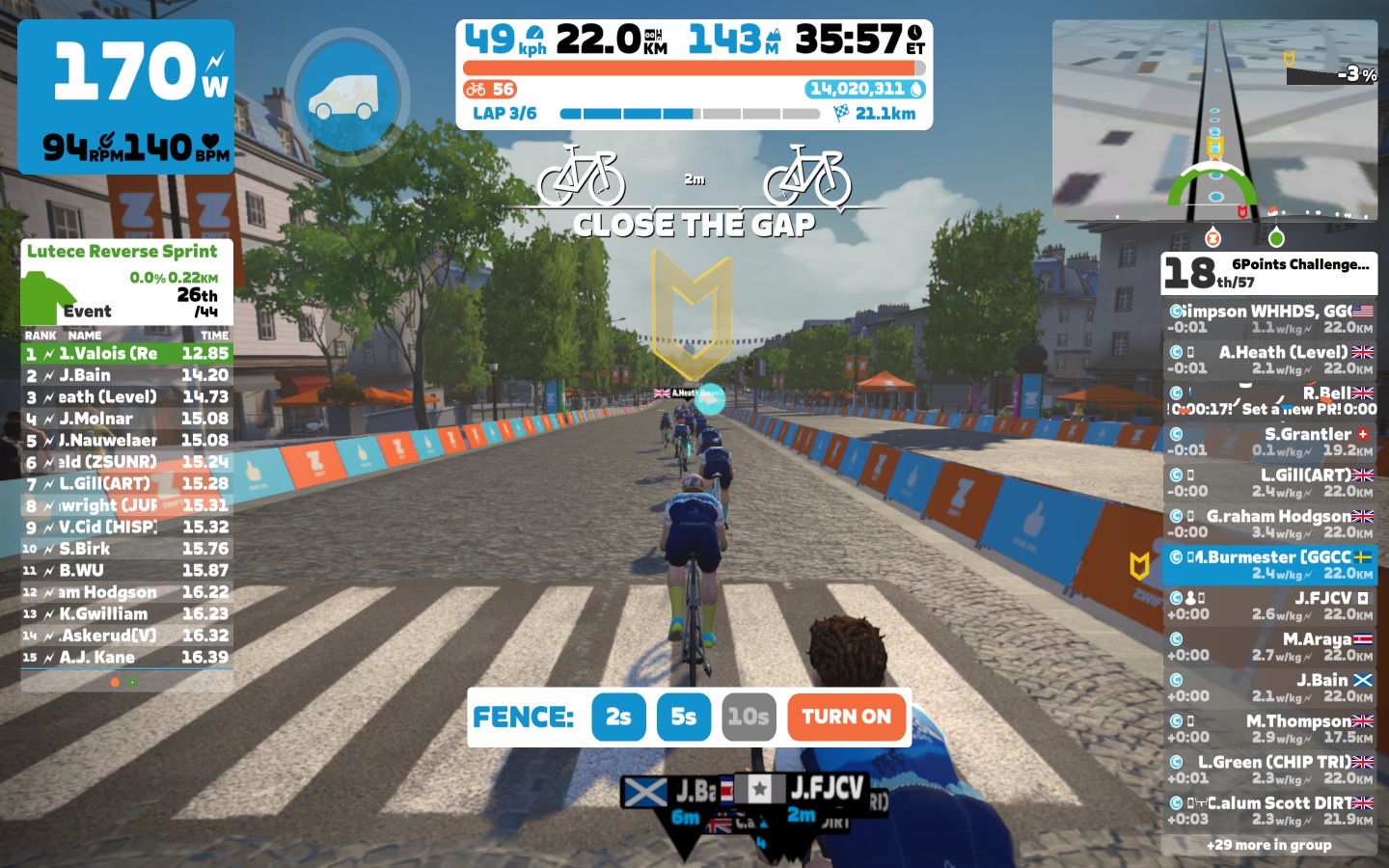Image resolution: width=1389 pixels, height=868 pixels.
Task: Select S.Birk leaderboard row
Action: click(126, 549)
